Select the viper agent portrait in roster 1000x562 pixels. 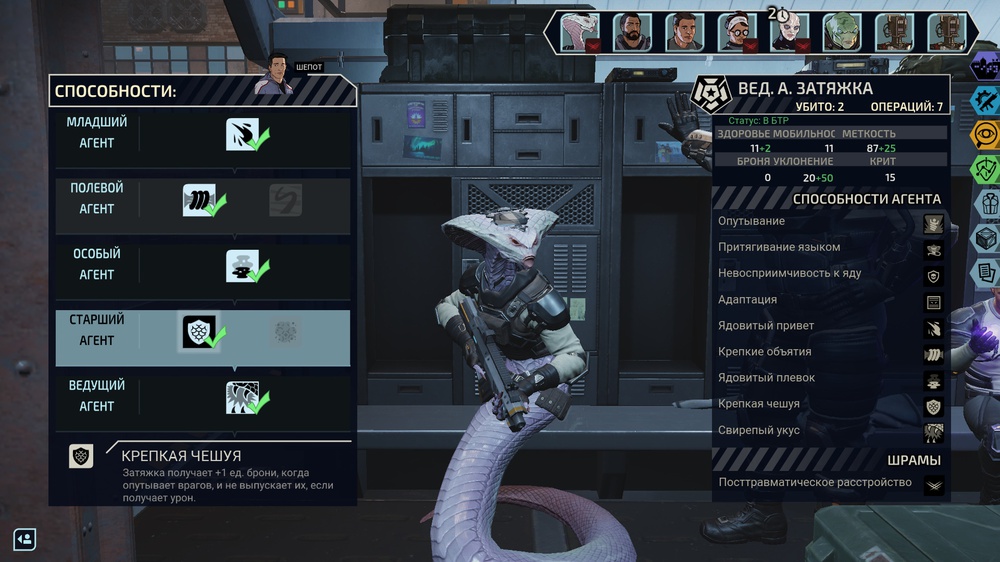pos(579,32)
